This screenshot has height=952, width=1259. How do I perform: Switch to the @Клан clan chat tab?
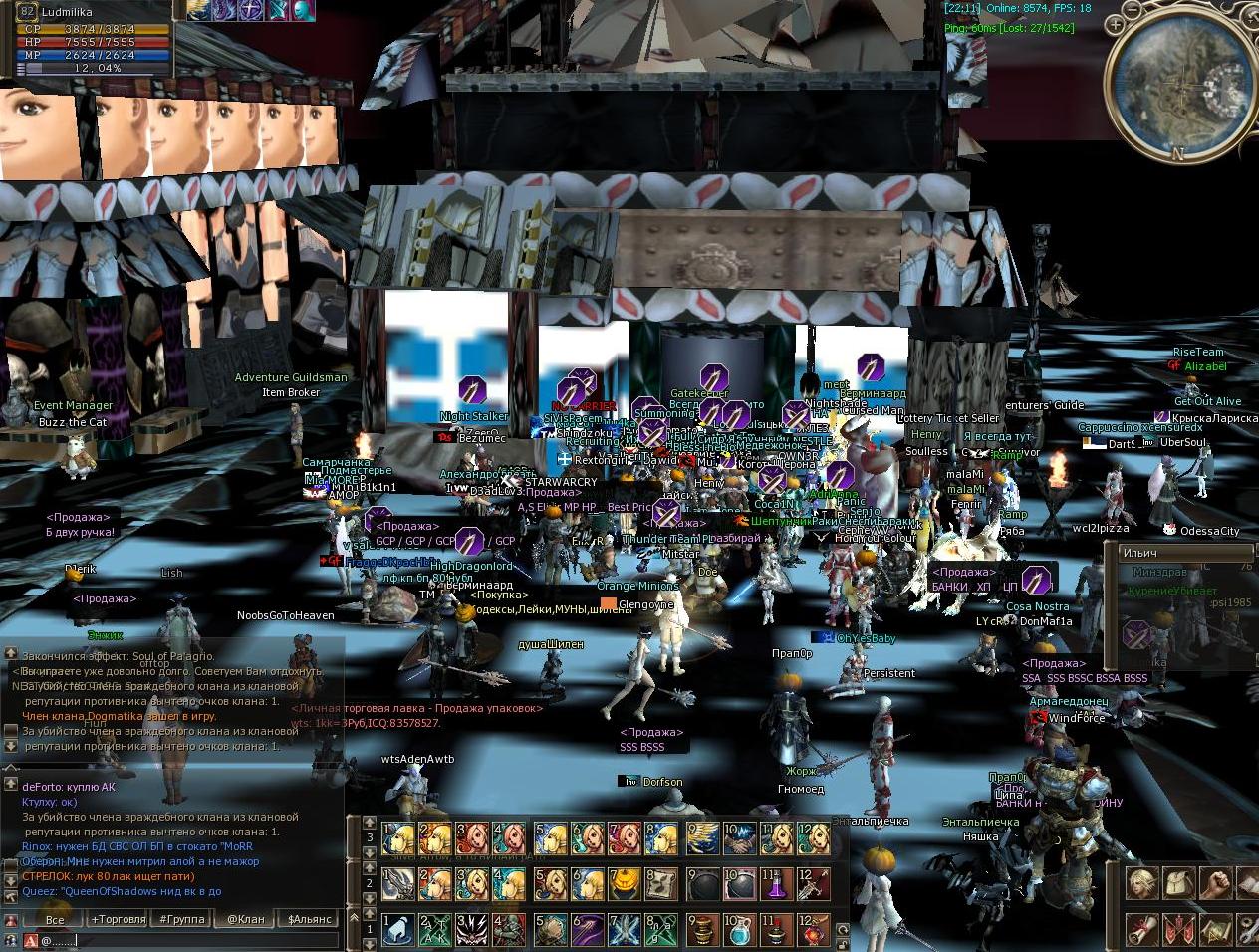[x=246, y=919]
